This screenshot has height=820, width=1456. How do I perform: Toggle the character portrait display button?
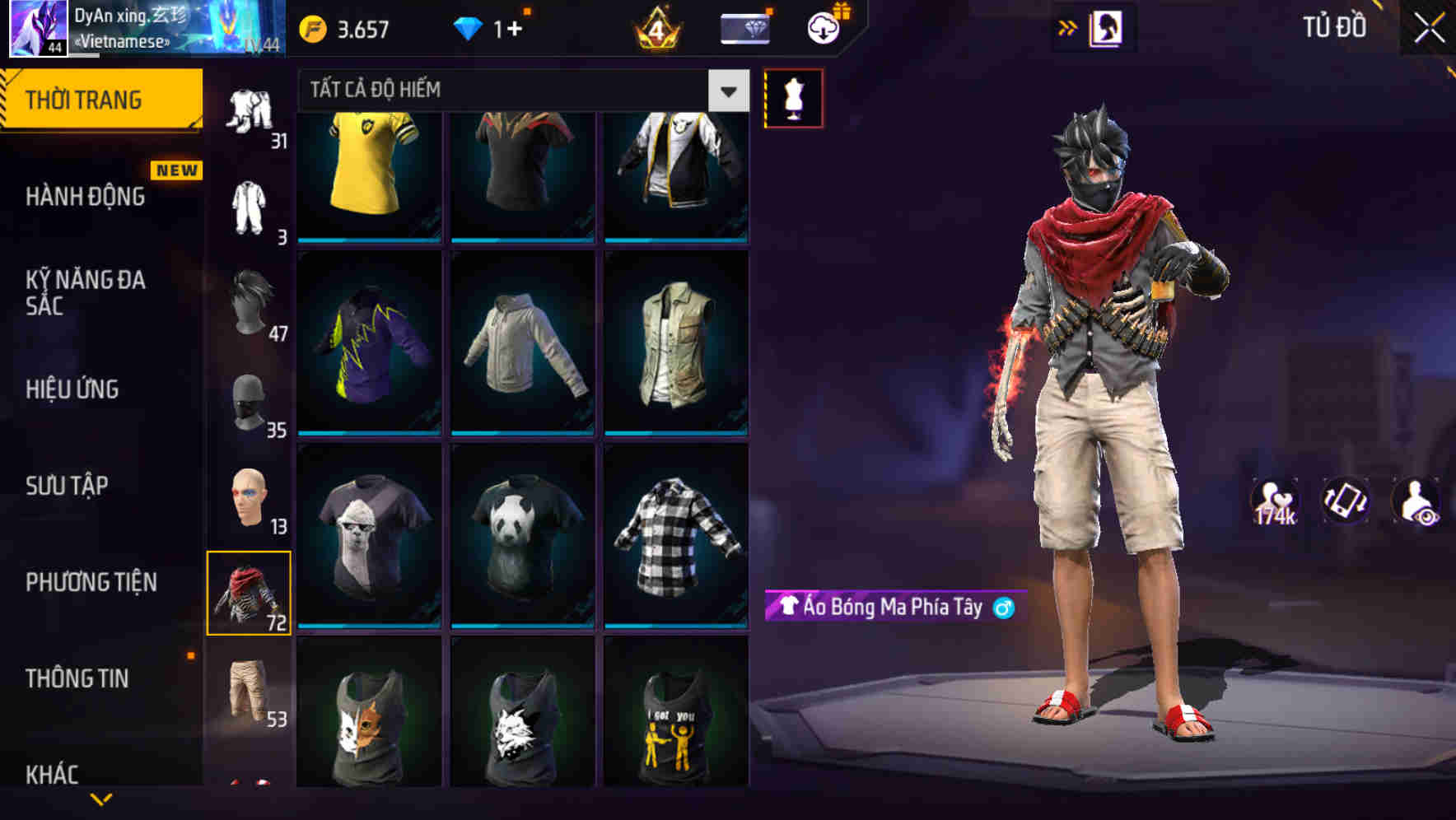(x=1107, y=26)
